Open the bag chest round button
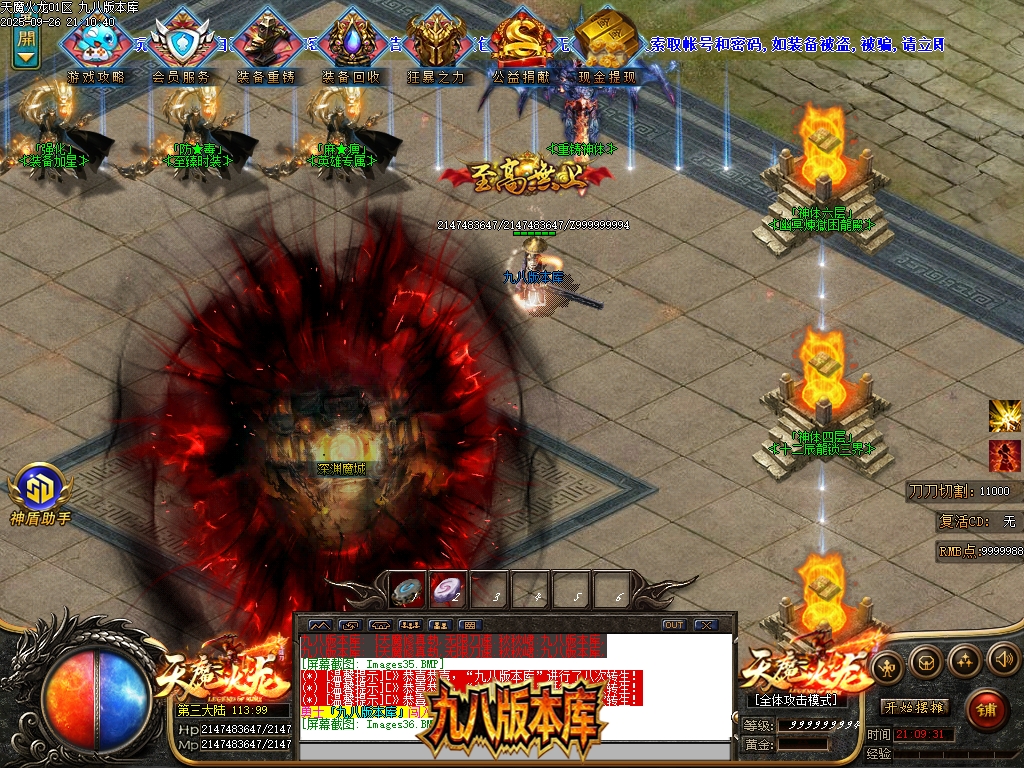This screenshot has height=768, width=1024. 926,660
